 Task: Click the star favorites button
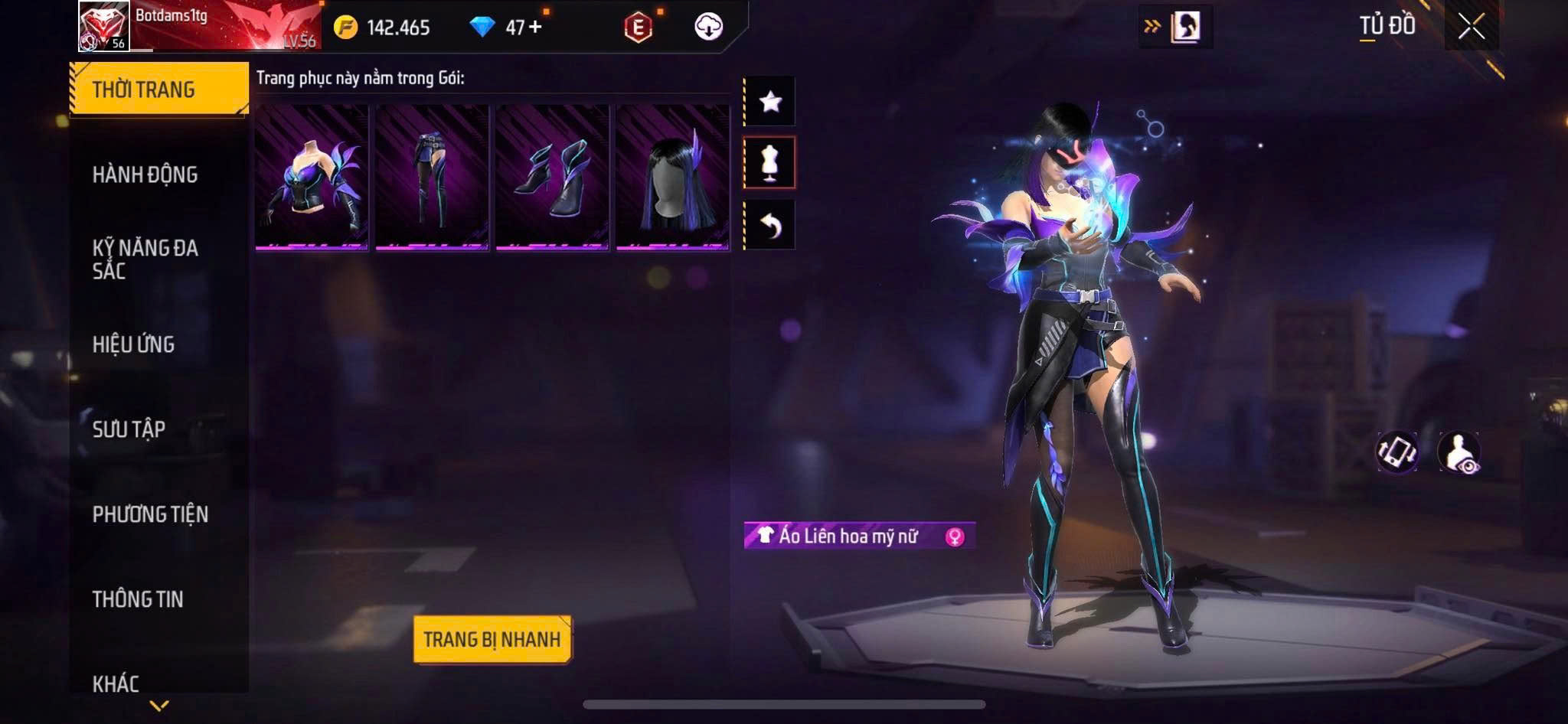click(770, 101)
